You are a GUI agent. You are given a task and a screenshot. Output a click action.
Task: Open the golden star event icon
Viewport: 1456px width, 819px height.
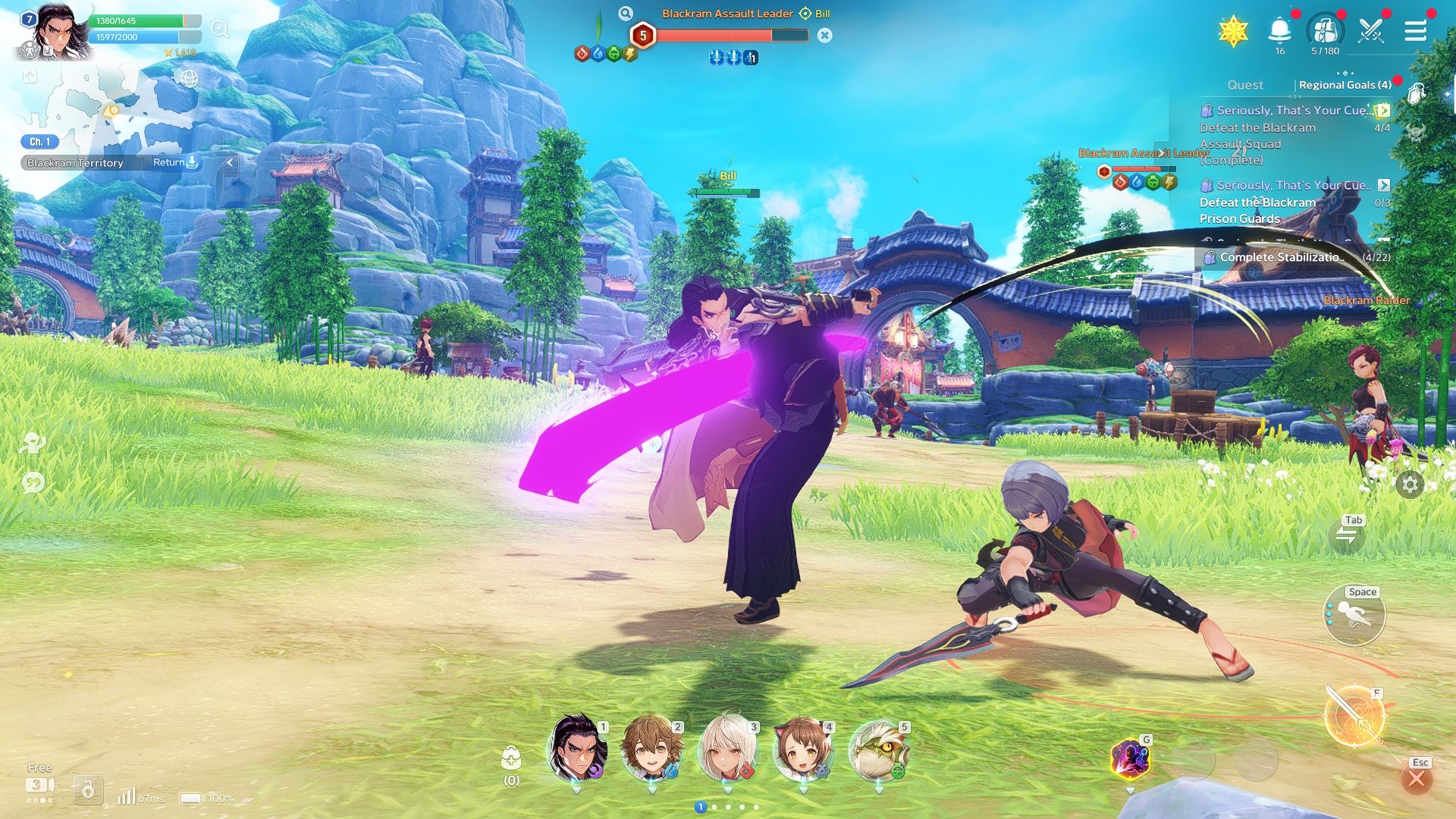click(x=1233, y=31)
